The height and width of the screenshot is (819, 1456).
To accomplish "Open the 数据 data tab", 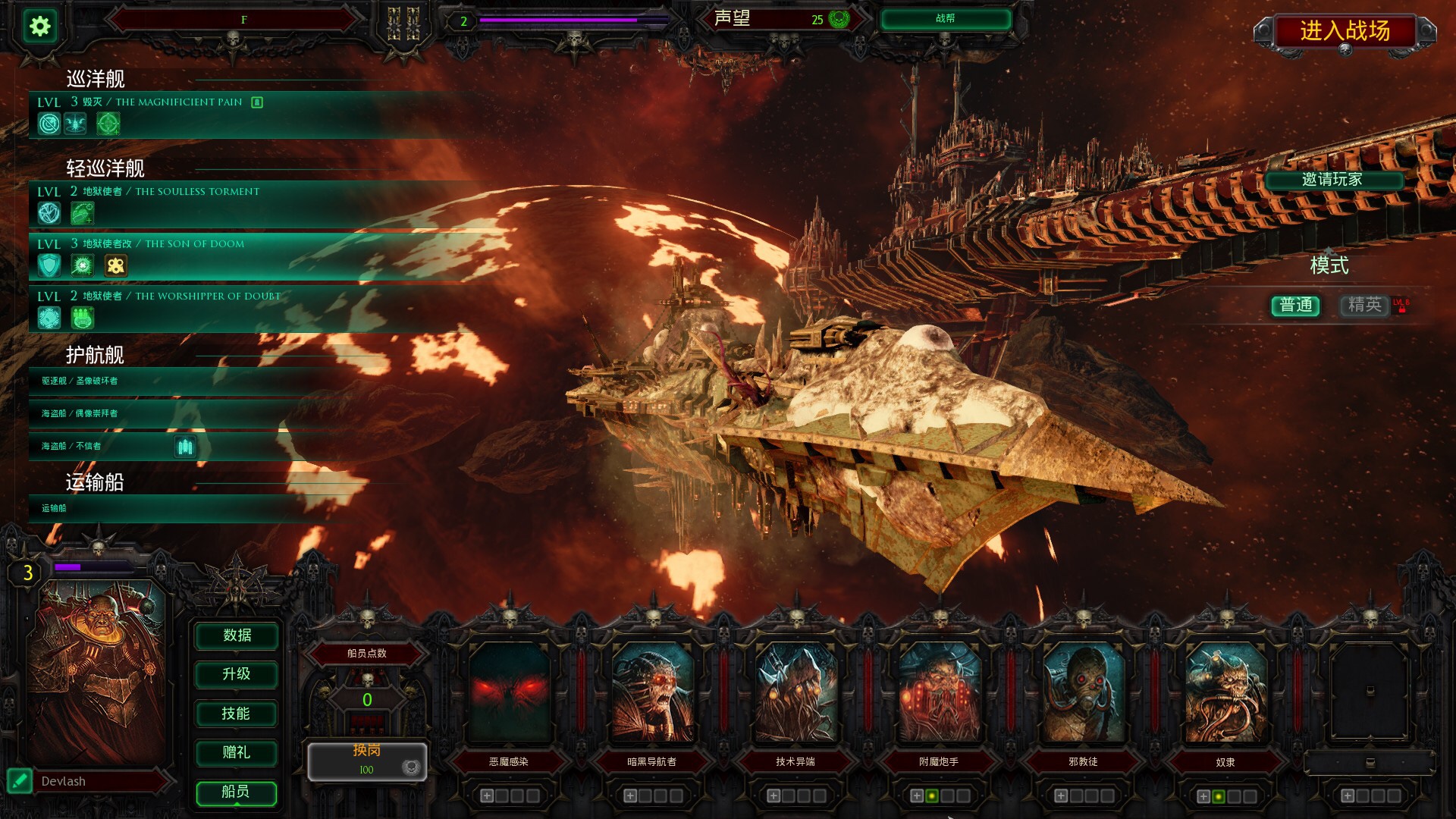I will (x=237, y=635).
